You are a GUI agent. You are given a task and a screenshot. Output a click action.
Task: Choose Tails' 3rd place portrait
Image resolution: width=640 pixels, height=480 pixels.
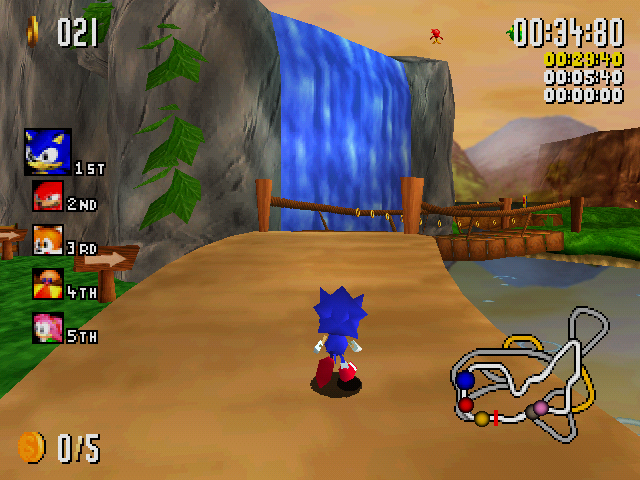(x=47, y=241)
